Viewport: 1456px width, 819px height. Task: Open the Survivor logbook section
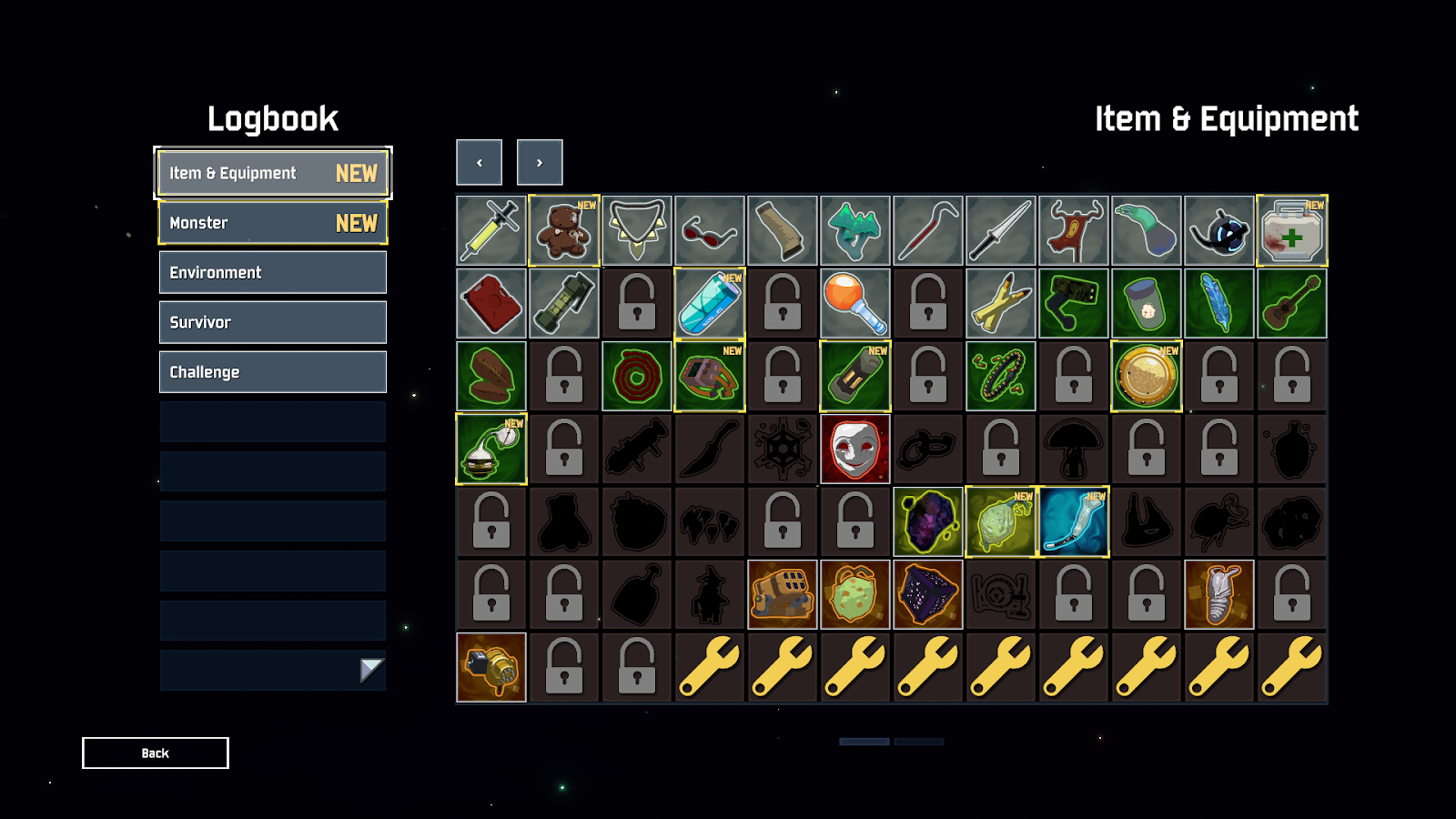273,322
